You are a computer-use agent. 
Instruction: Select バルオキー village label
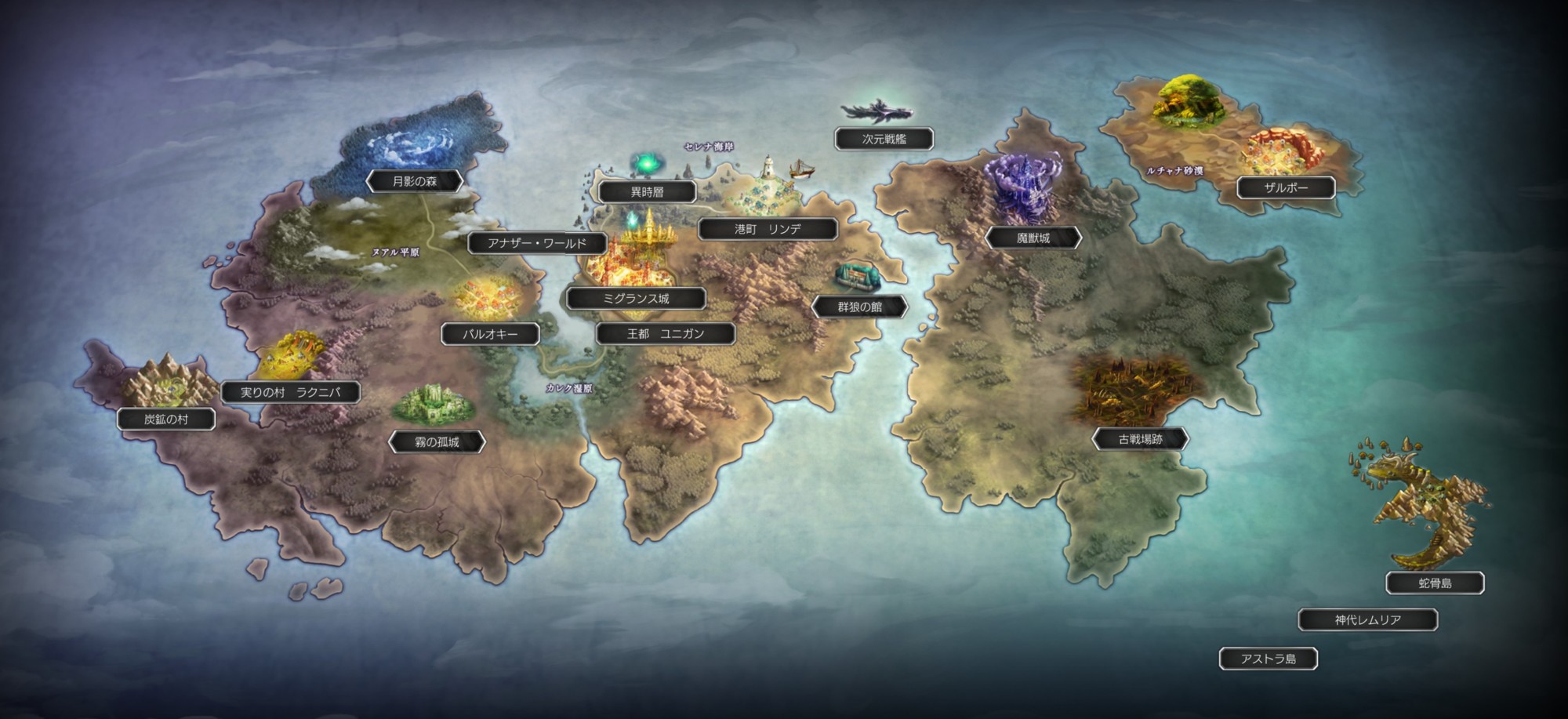point(490,334)
